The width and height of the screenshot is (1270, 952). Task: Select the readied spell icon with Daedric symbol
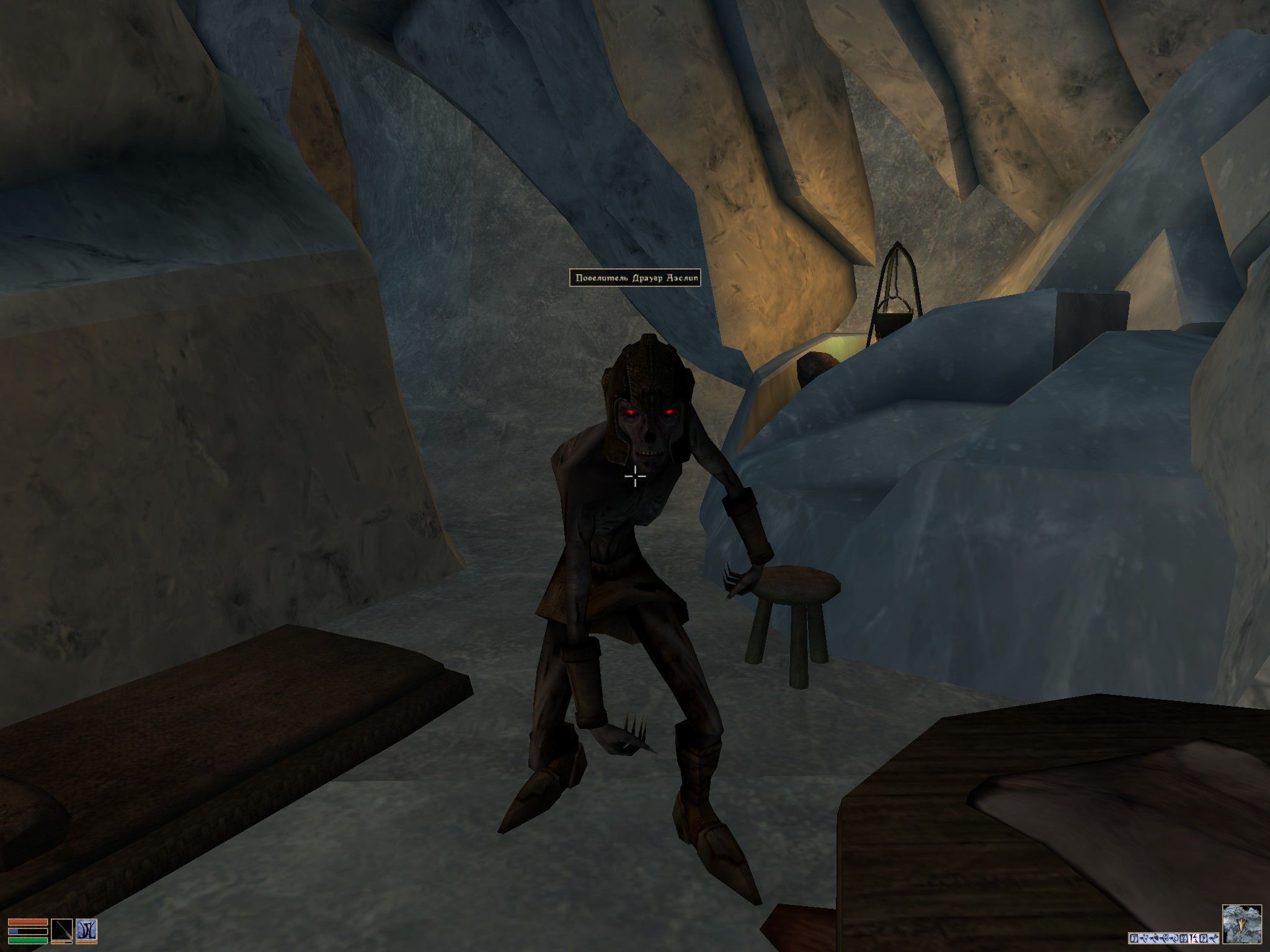point(87,930)
